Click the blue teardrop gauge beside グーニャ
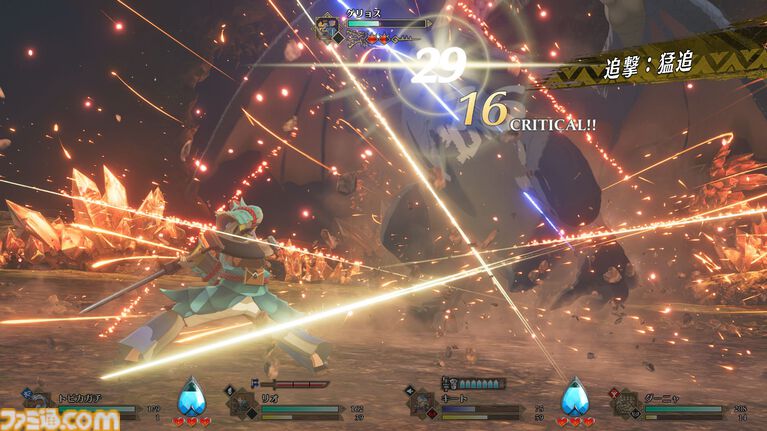This screenshot has width=767, height=431. [575, 397]
